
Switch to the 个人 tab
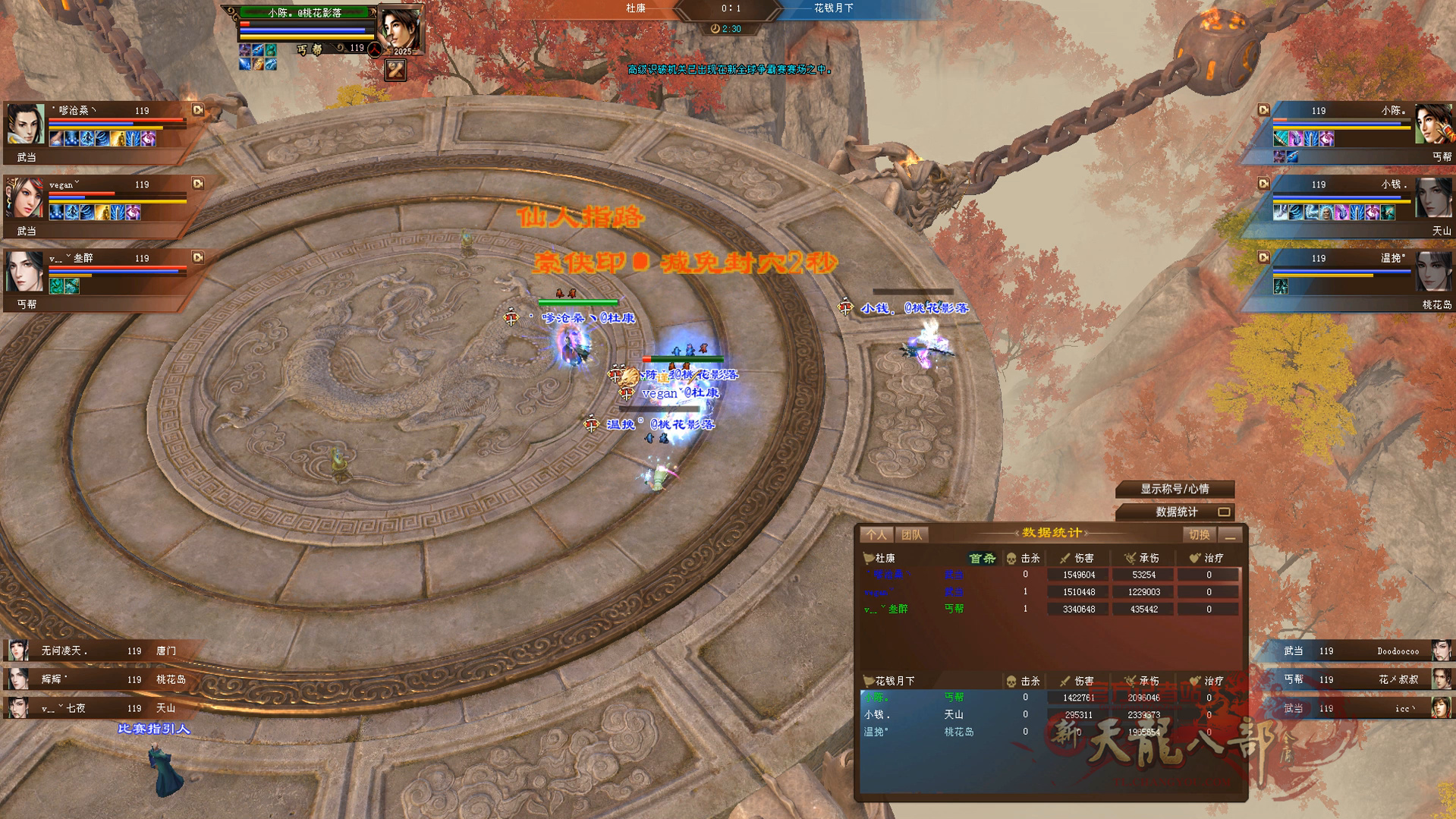(x=876, y=534)
